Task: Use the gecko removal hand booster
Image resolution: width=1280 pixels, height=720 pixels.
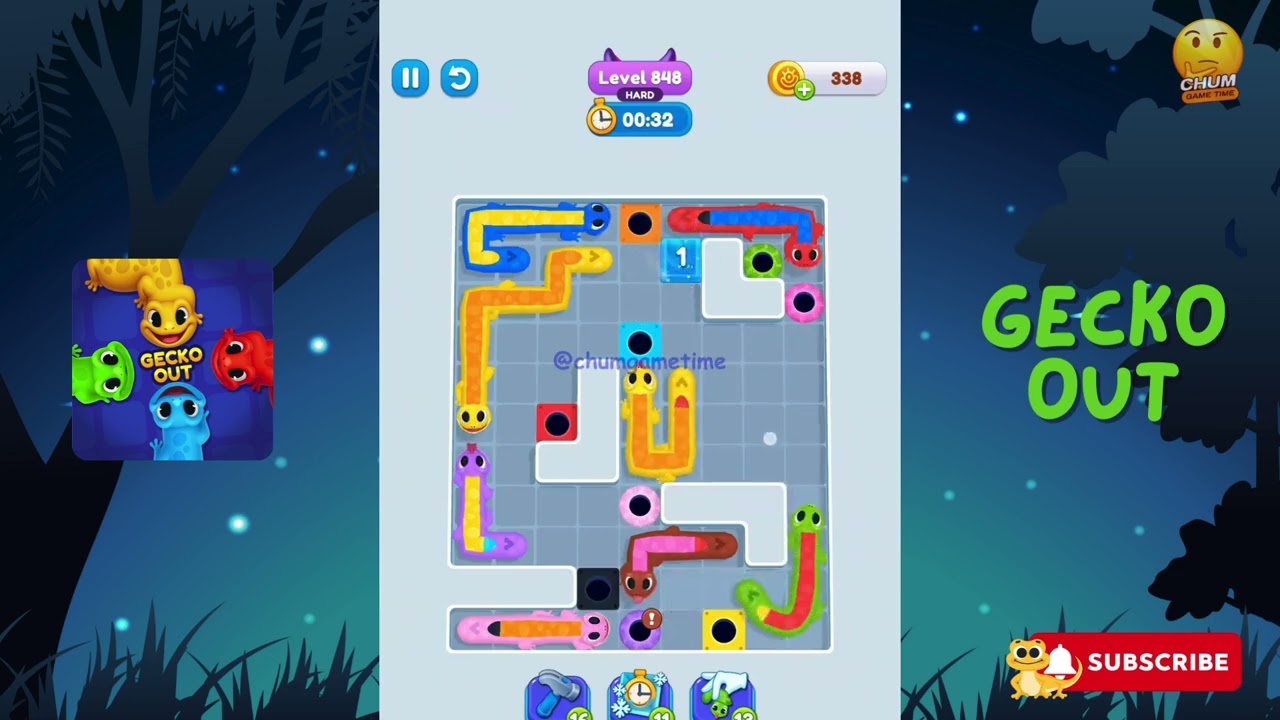Action: pyautogui.click(x=722, y=695)
